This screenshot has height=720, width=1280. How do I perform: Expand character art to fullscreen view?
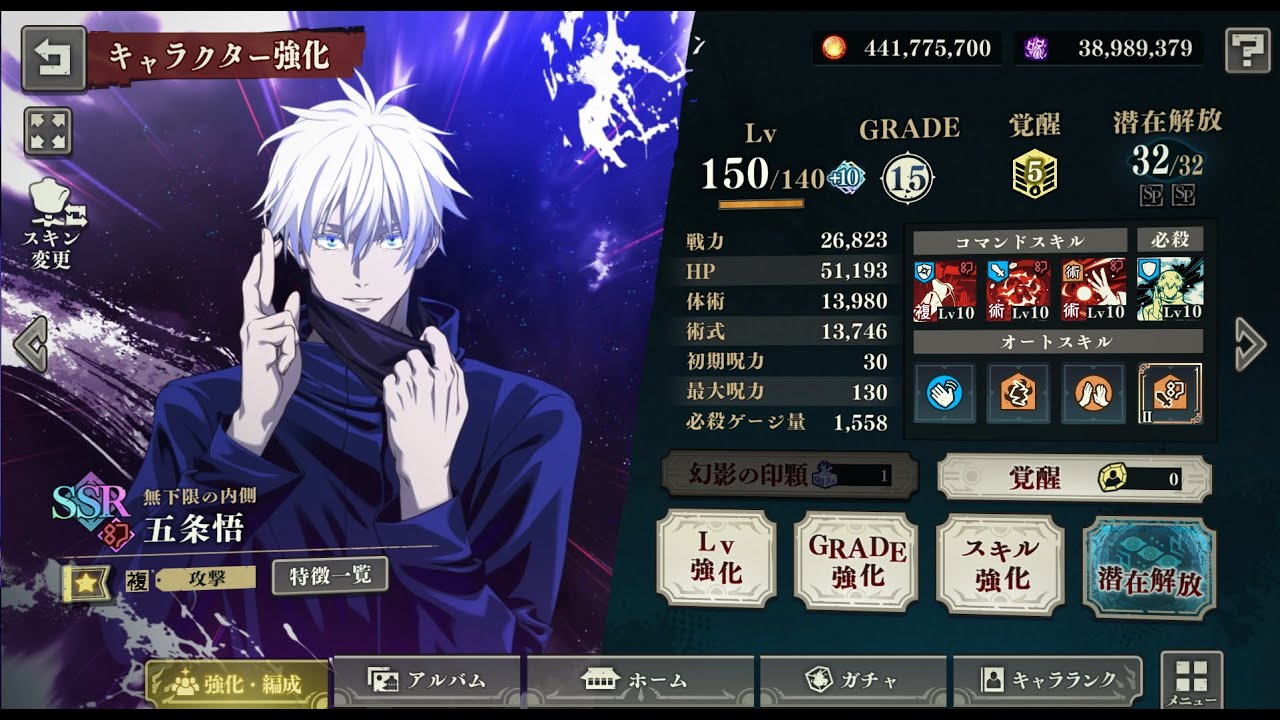point(47,132)
